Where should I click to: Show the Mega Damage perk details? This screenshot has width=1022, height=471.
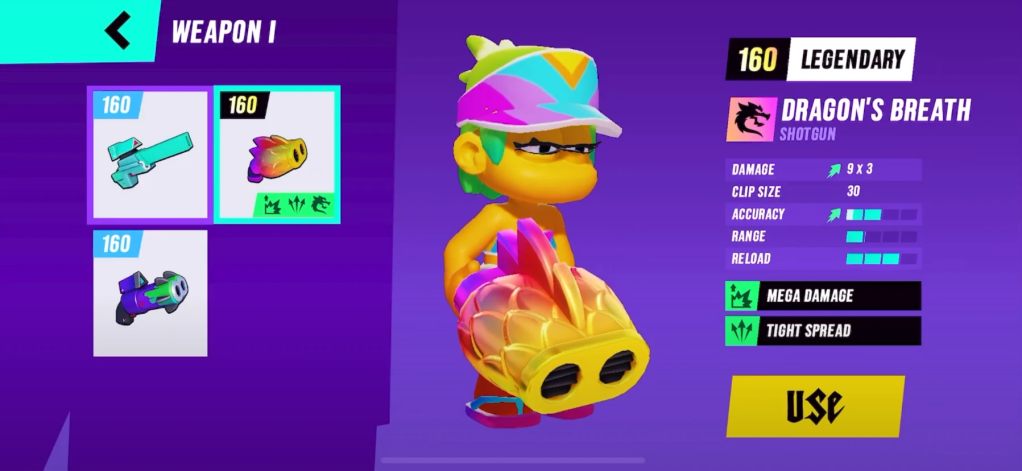[822, 296]
